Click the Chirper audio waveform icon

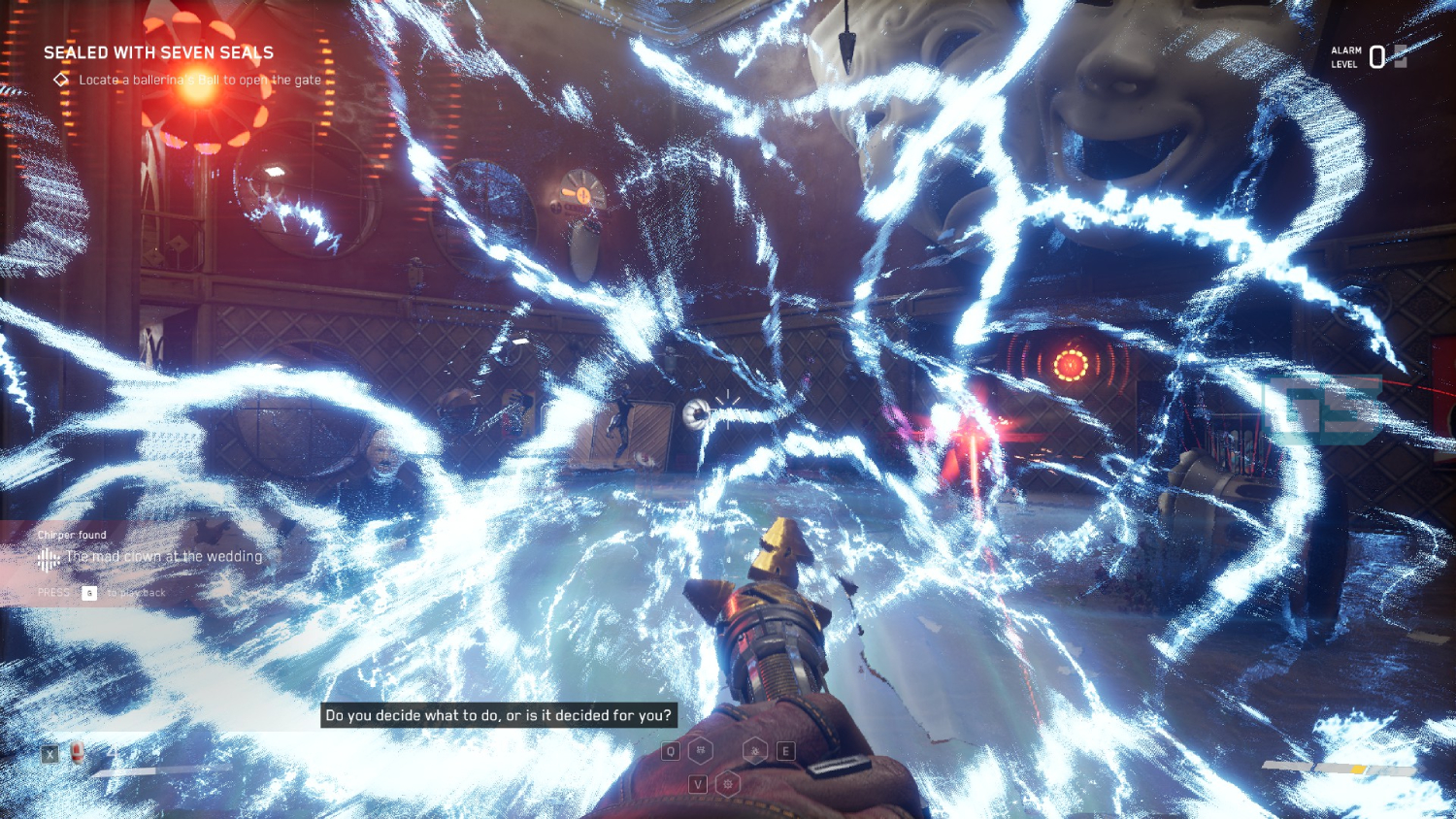point(48,558)
